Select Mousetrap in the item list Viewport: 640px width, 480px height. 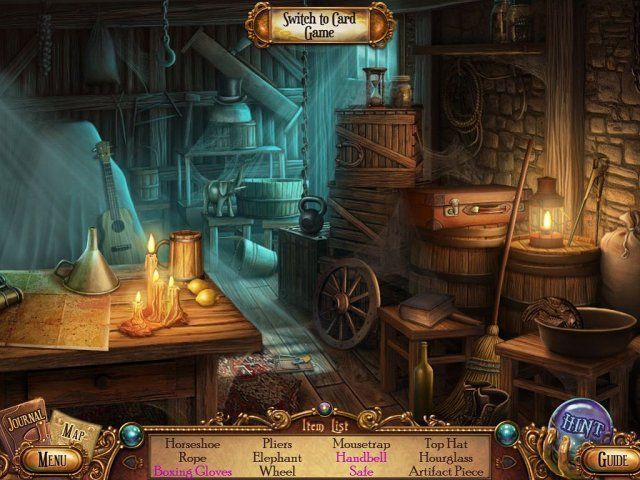360,443
